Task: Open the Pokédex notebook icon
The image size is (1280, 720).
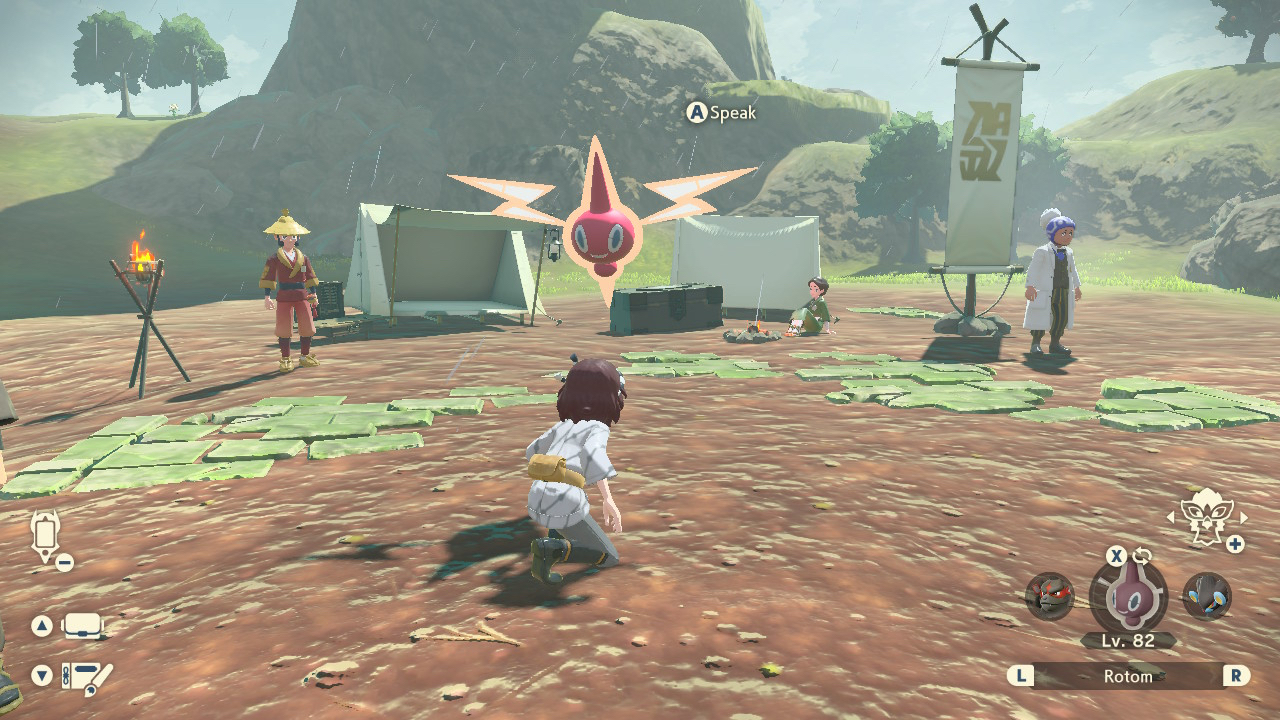Action: click(x=87, y=676)
